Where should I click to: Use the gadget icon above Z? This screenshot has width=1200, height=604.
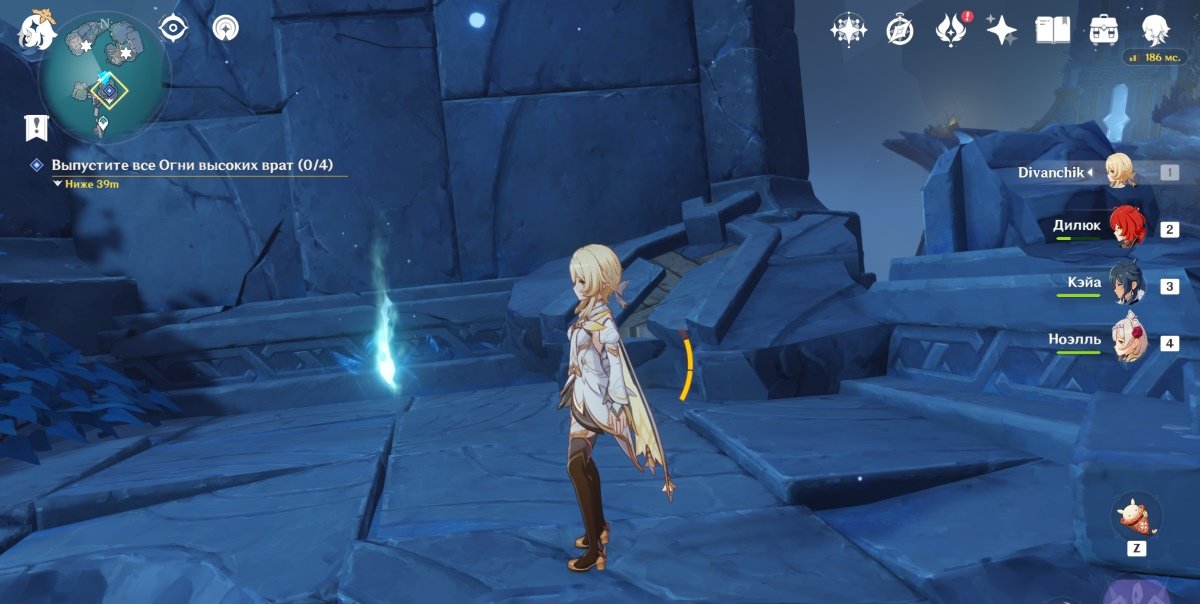coord(1137,517)
